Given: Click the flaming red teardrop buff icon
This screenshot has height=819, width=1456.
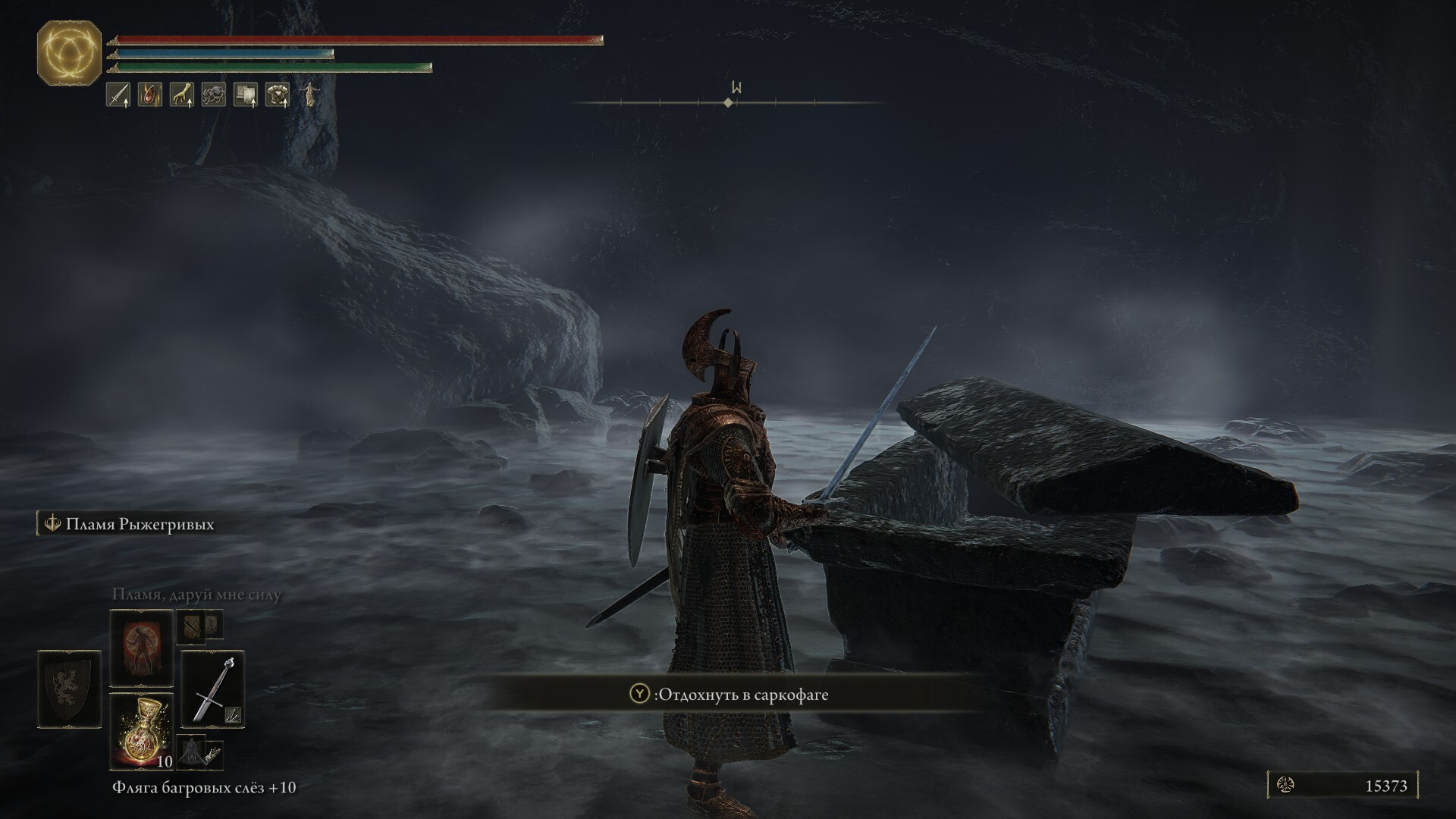Looking at the screenshot, I should (x=150, y=95).
